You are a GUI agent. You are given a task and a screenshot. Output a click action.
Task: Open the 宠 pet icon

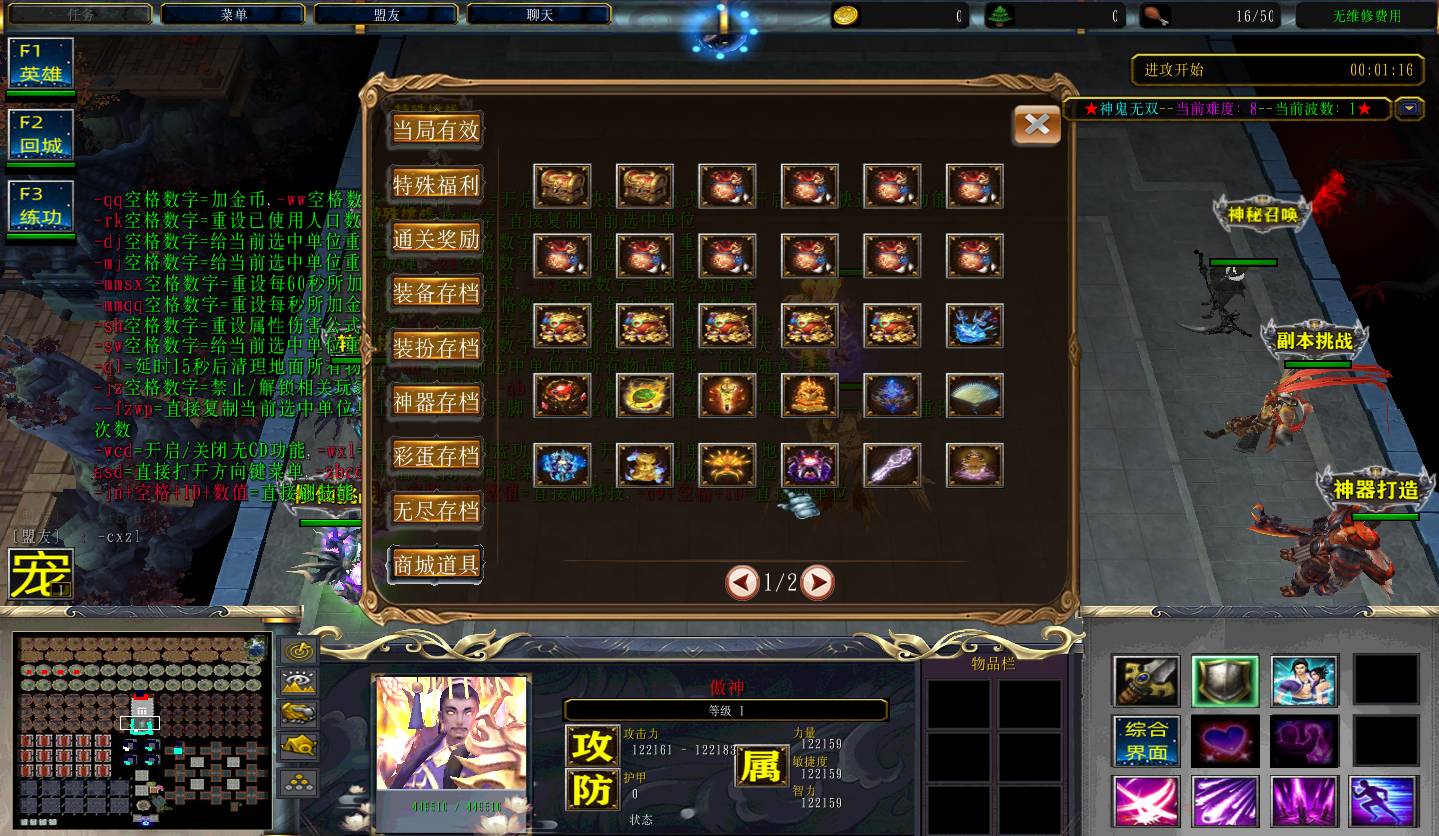pyautogui.click(x=41, y=574)
